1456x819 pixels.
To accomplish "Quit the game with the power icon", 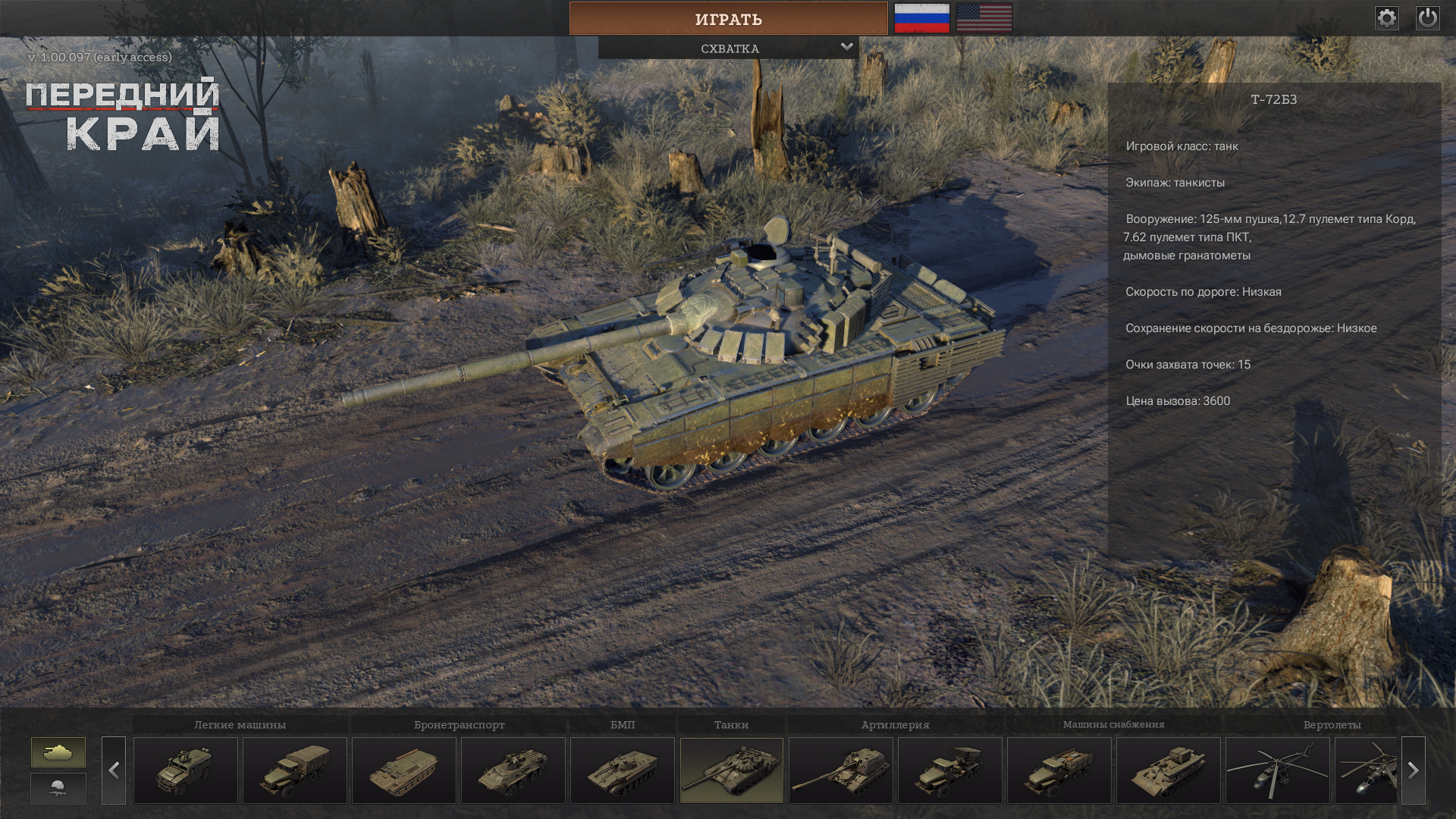I will coord(1427,18).
